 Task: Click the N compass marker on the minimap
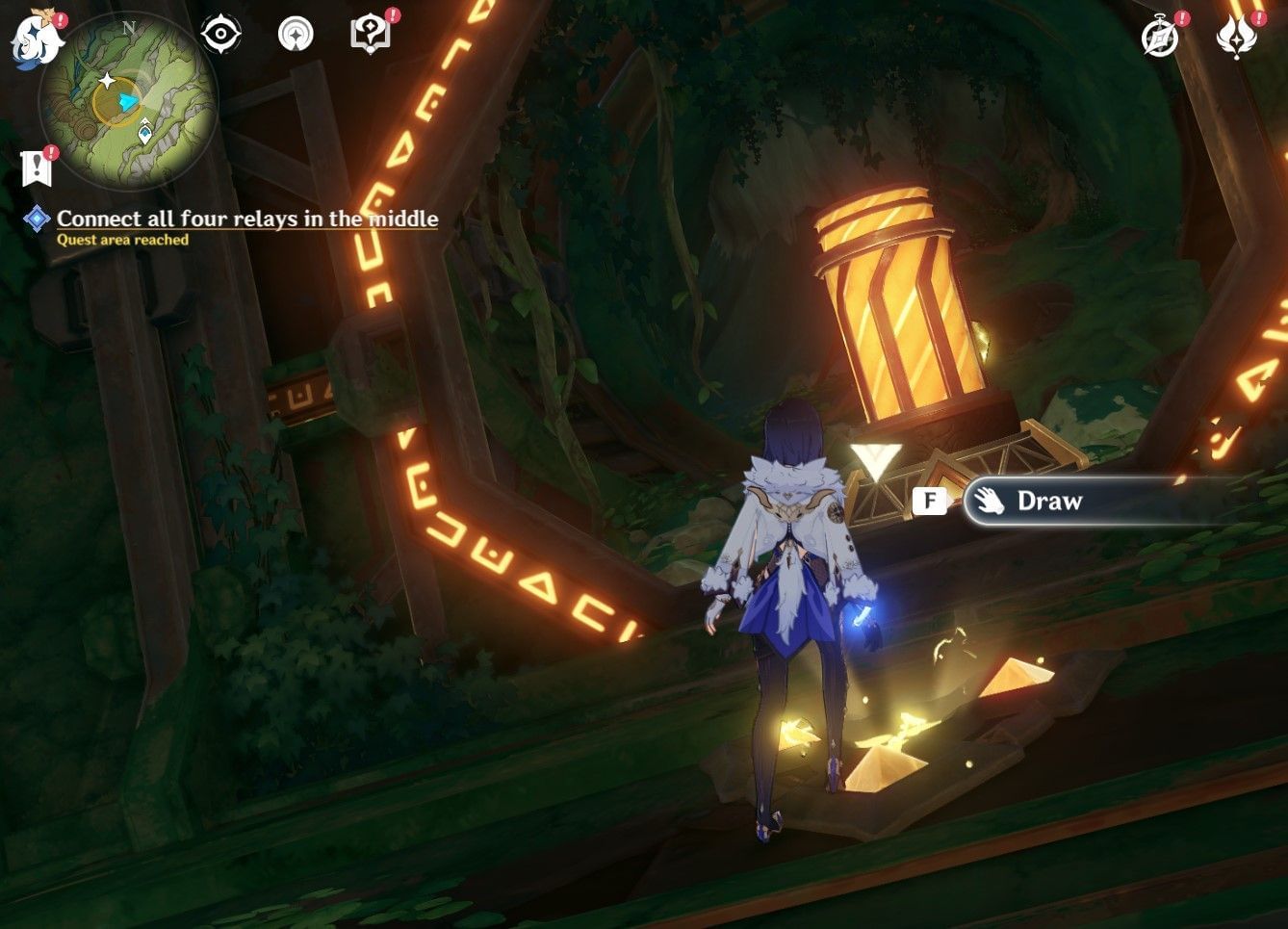(x=130, y=30)
